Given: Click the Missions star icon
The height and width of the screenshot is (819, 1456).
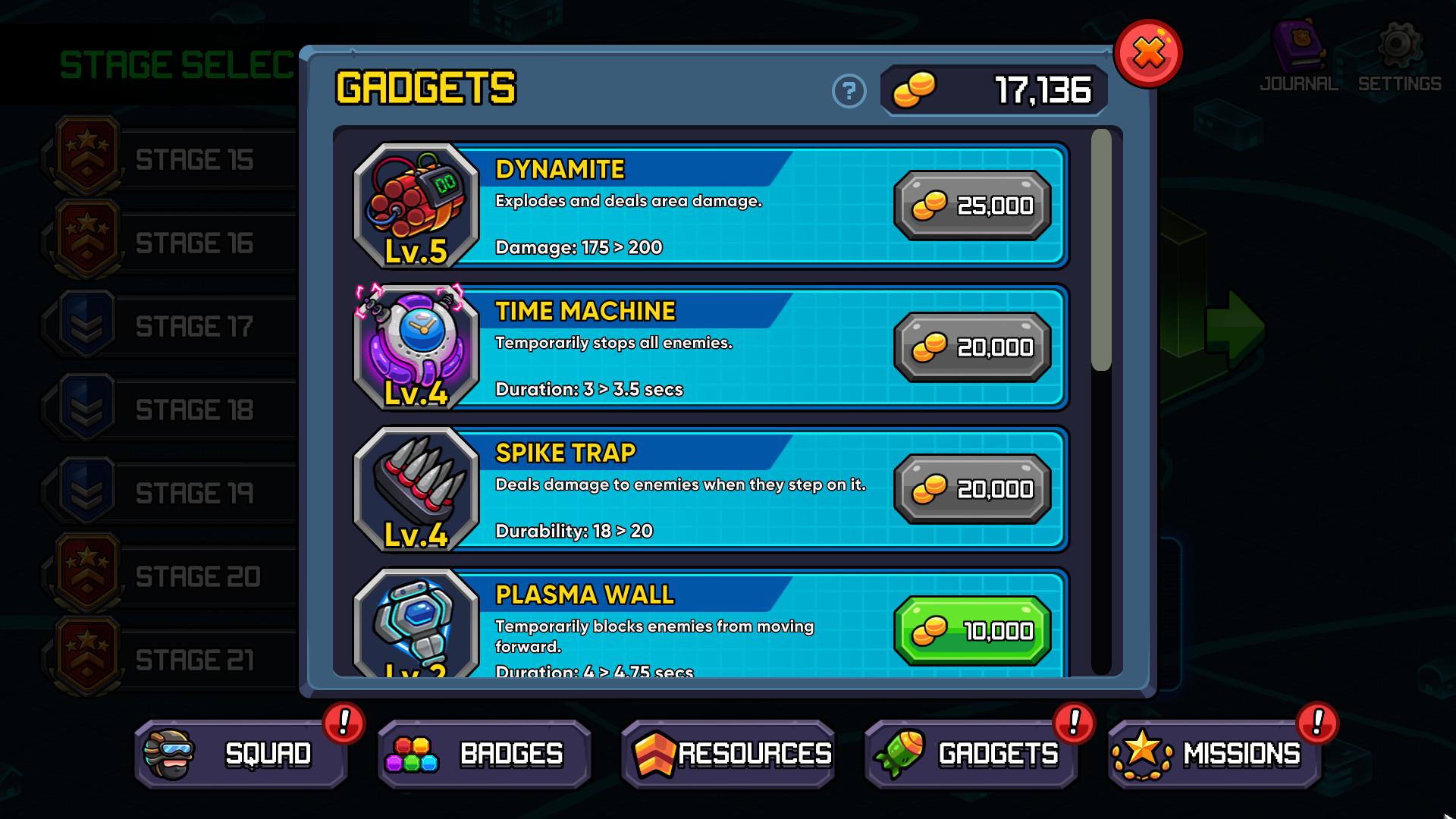Looking at the screenshot, I should 1142,753.
